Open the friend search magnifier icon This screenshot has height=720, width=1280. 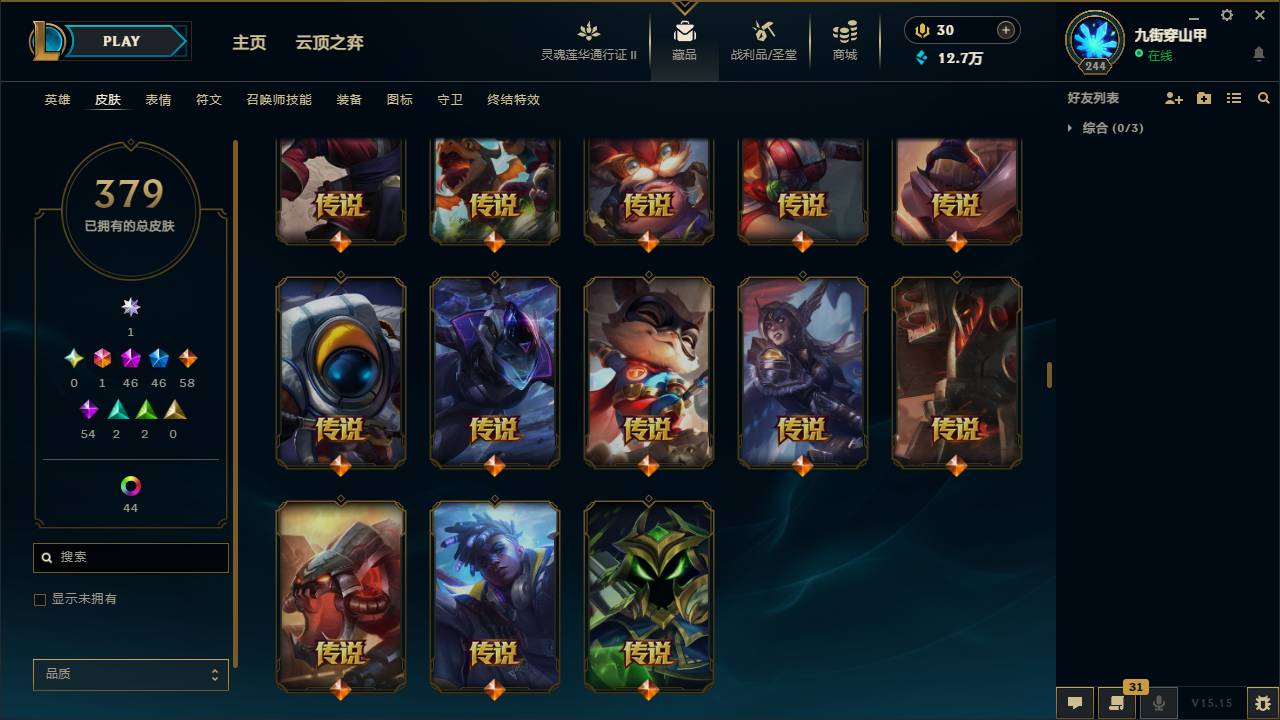coord(1264,97)
